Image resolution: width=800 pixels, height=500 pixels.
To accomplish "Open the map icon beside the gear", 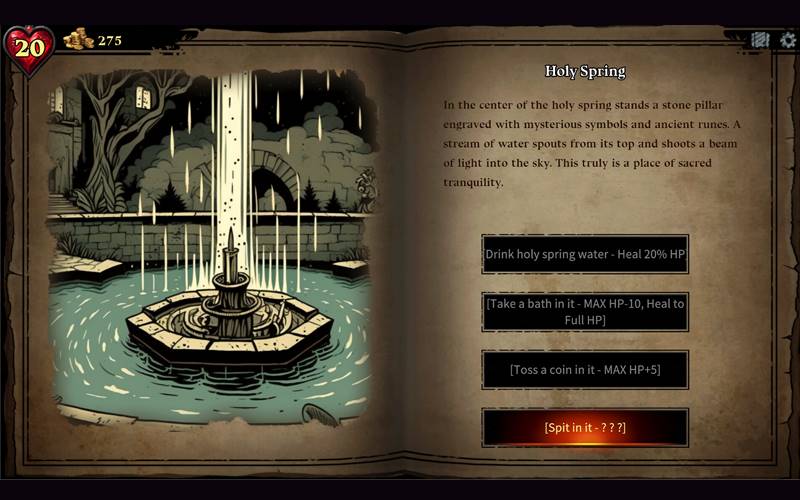I will pyautogui.click(x=760, y=40).
